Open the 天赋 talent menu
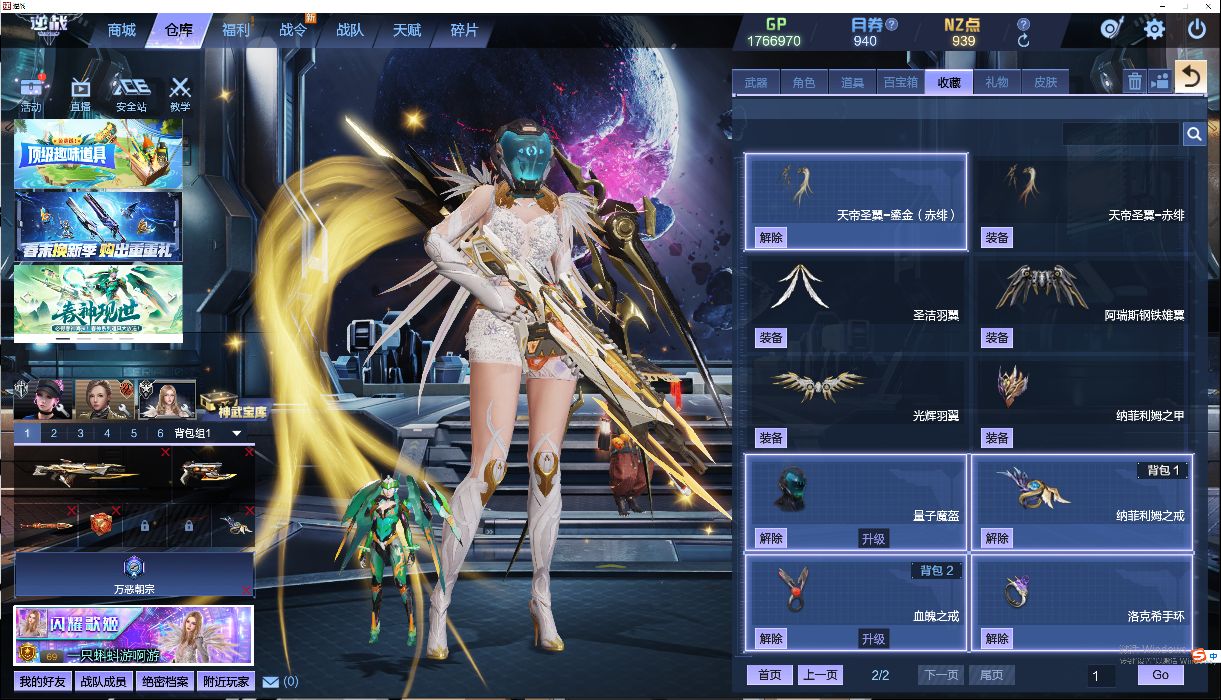 point(407,30)
